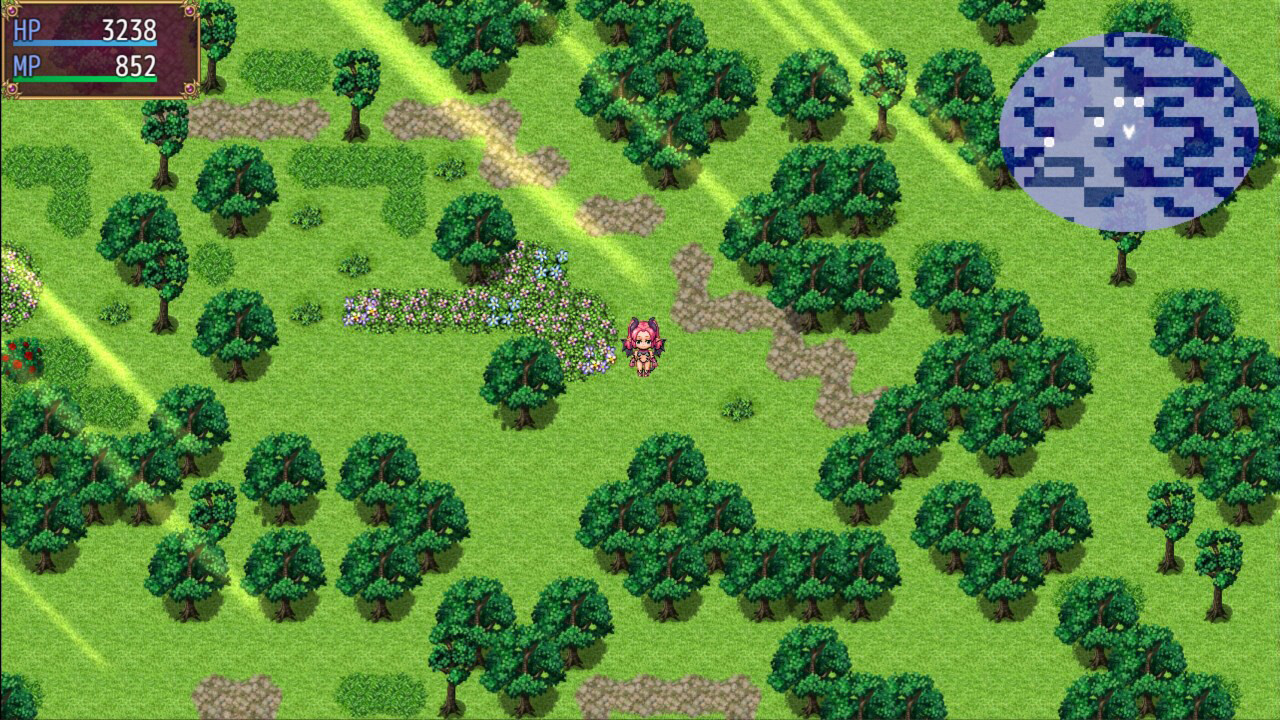This screenshot has height=720, width=1280.
Task: Click the leftmost white dot on the minimap
Action: (x=1050, y=141)
